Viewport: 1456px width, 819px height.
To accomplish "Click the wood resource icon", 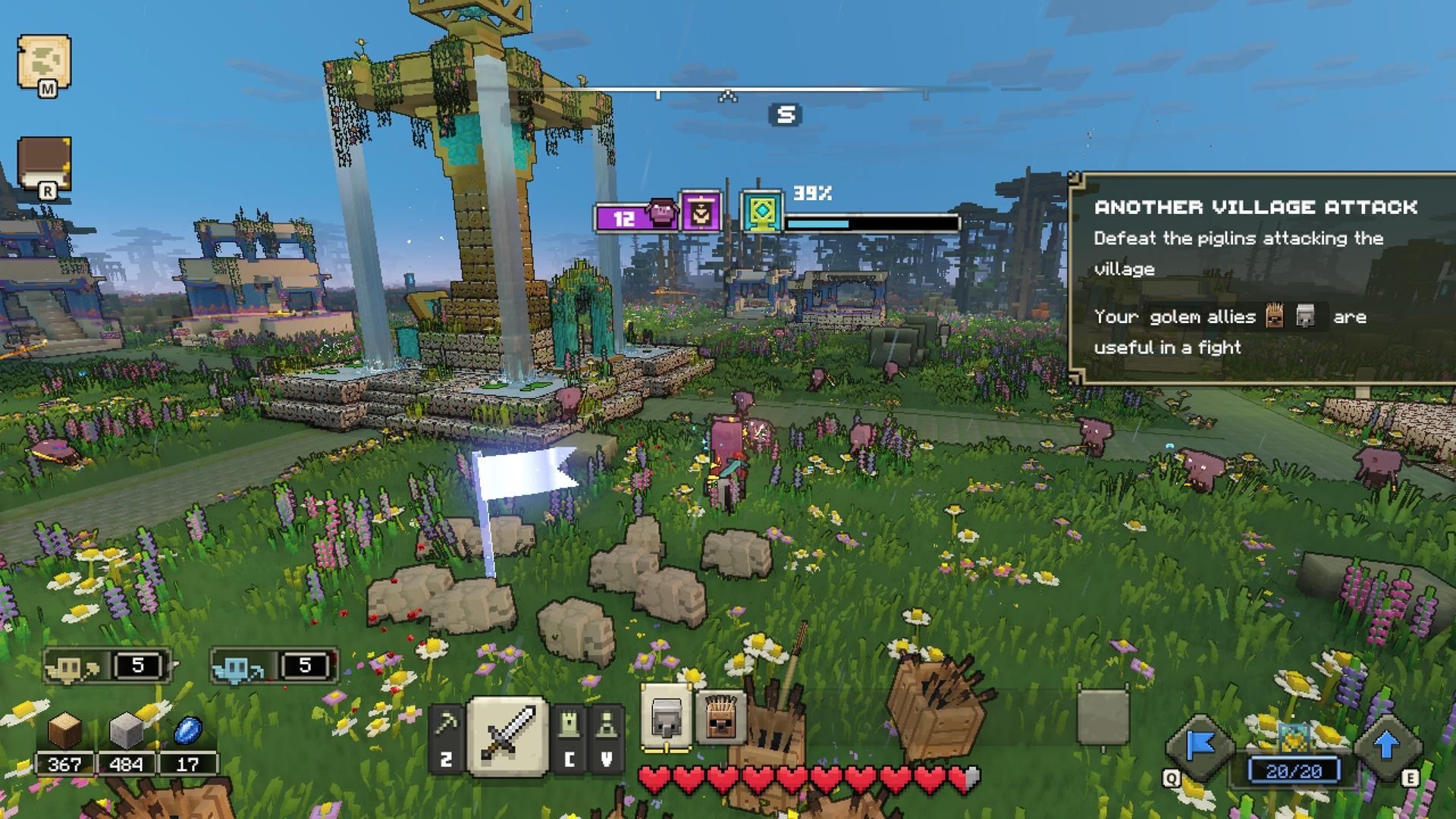I will [64, 731].
